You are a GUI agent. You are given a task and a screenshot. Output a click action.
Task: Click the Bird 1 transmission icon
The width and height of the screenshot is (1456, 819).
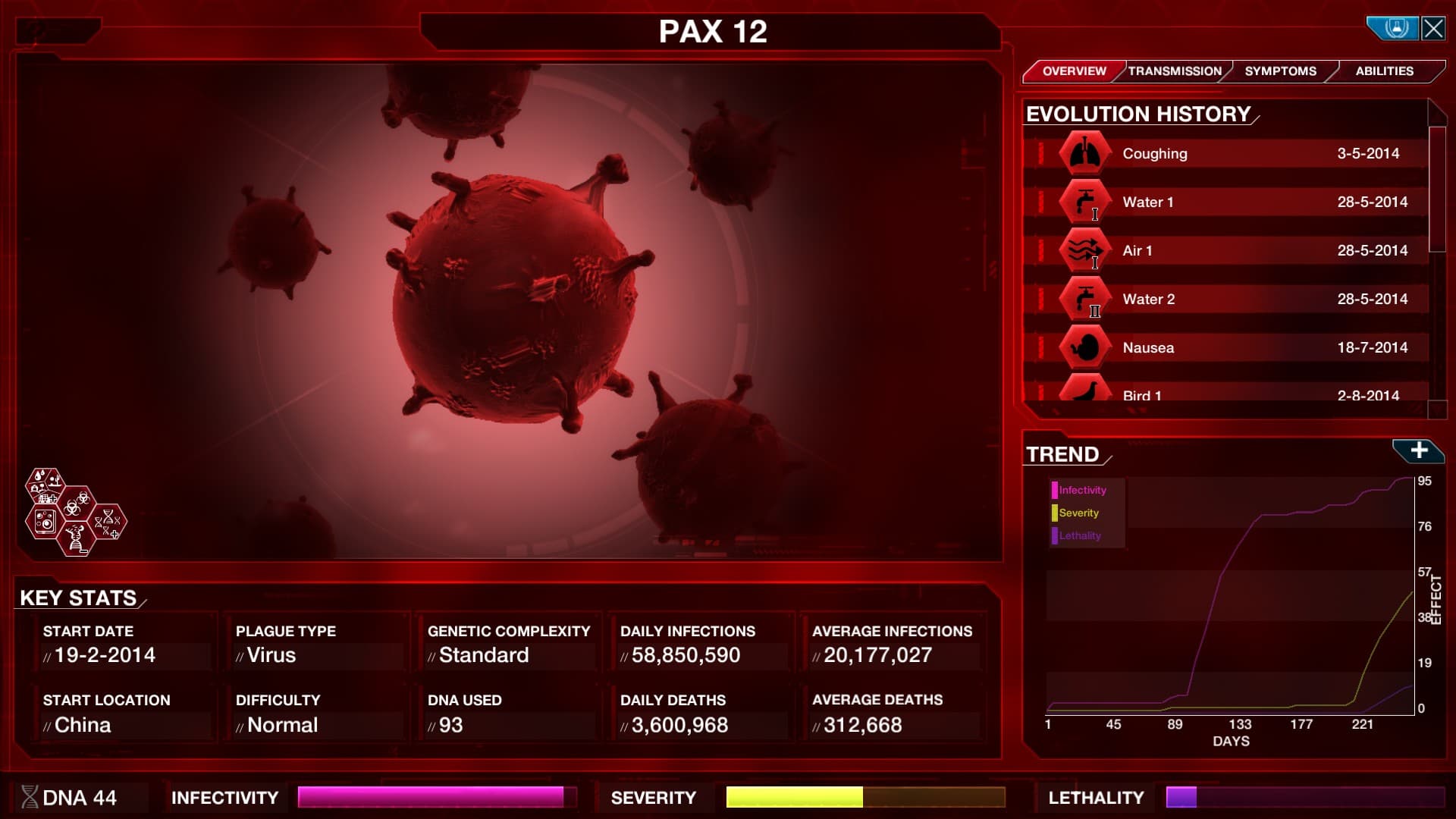(x=1084, y=391)
